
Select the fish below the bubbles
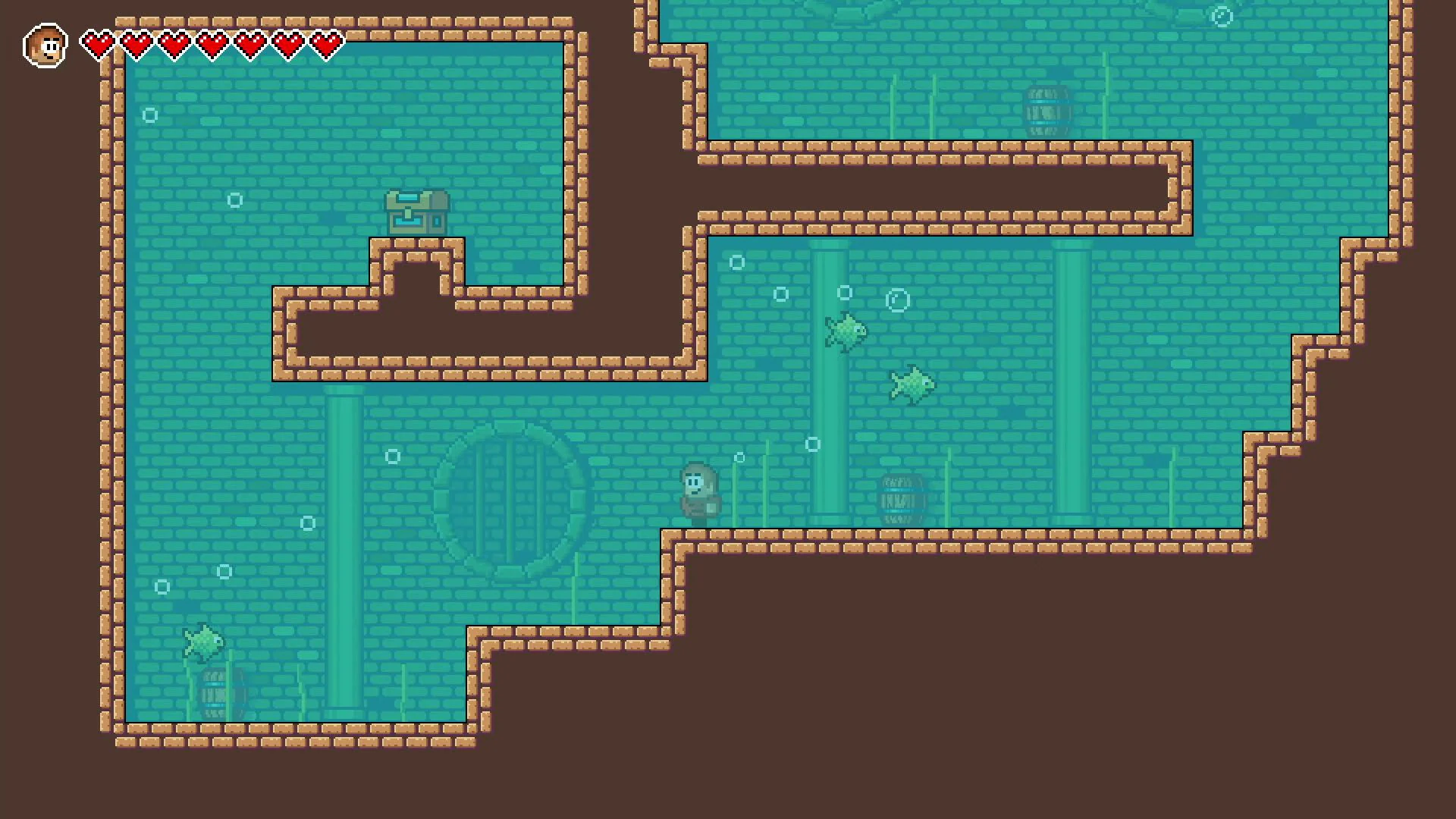[914, 383]
